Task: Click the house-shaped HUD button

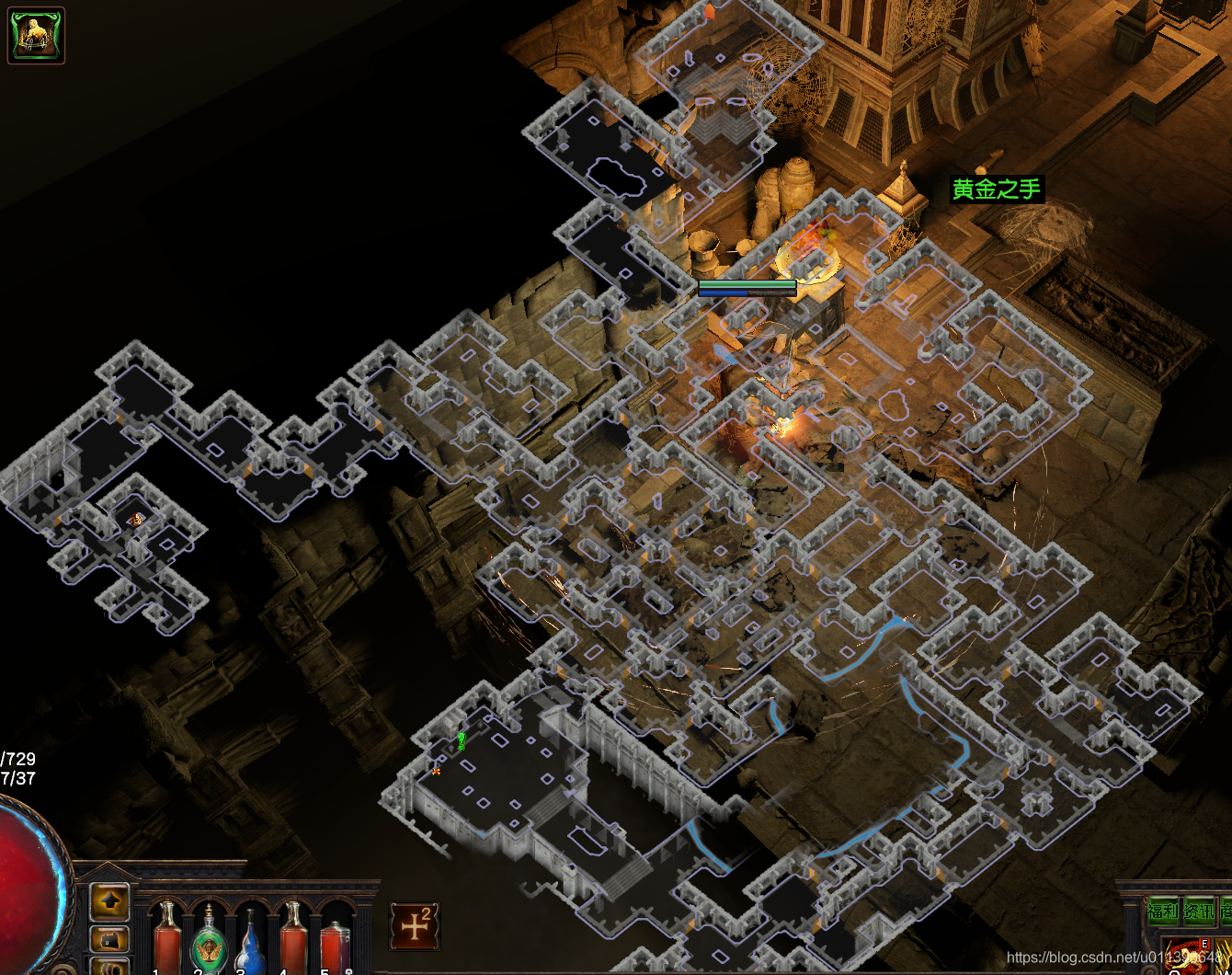Action: (x=110, y=940)
